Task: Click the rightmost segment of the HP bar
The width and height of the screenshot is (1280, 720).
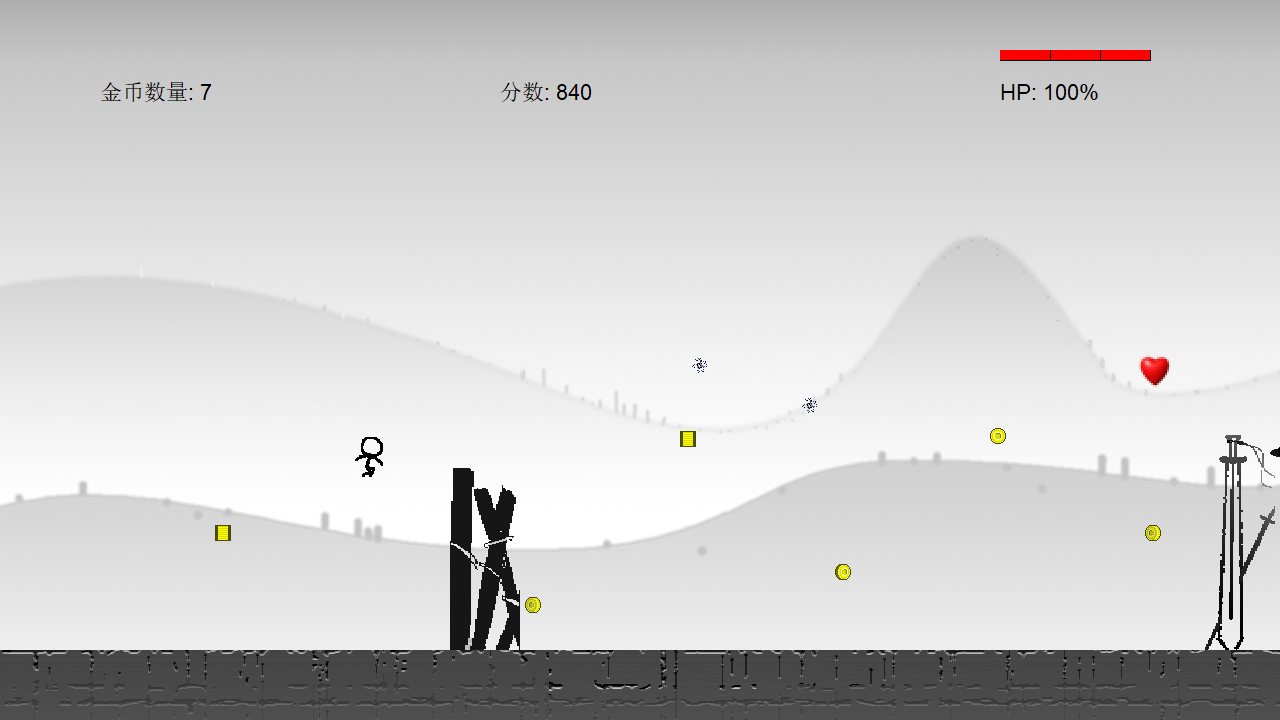Action: 1127,55
